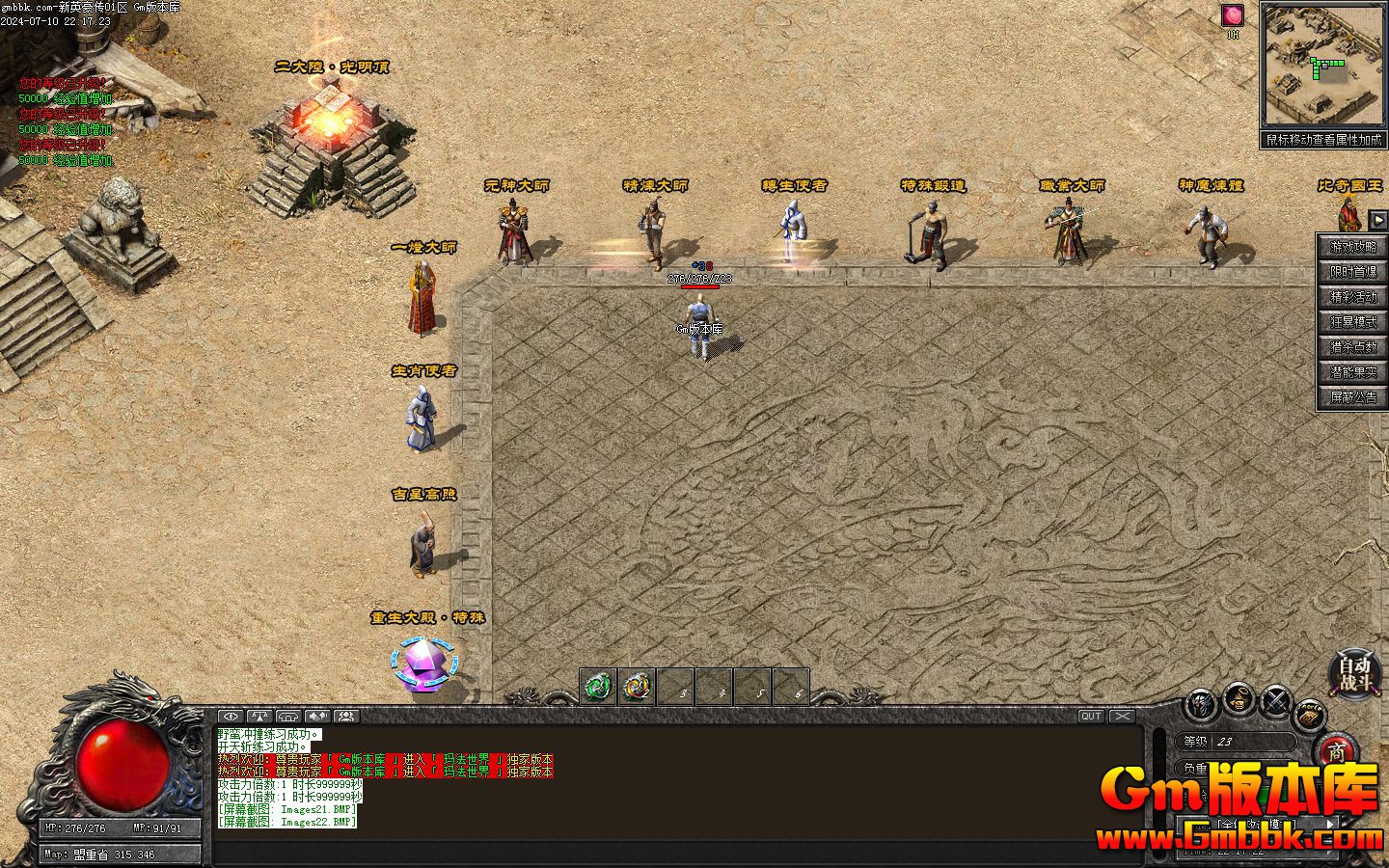
Task: Open the character helmet icon panel
Action: click(1202, 703)
